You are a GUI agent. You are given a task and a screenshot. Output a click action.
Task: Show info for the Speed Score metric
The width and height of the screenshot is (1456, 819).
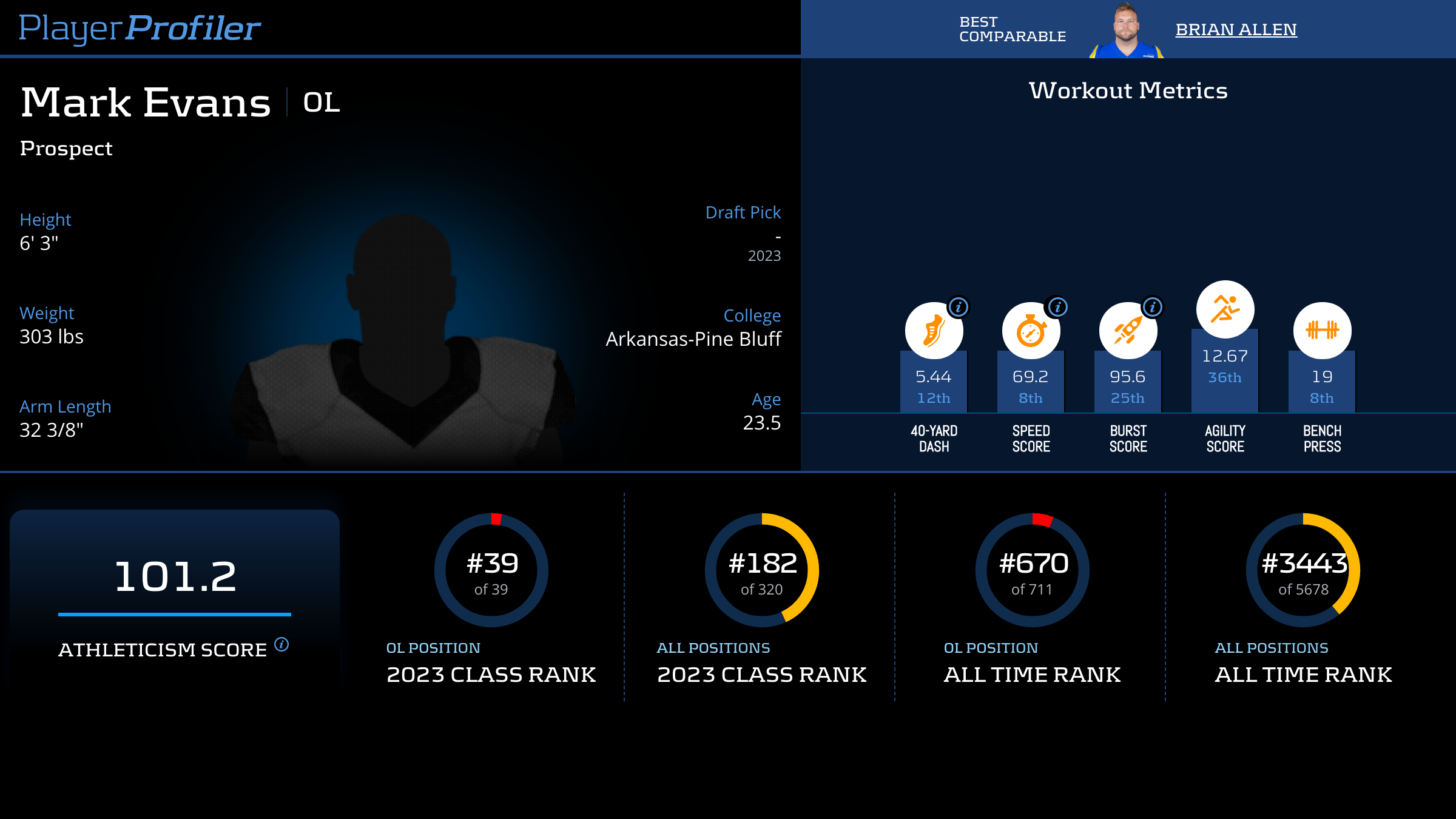click(1057, 307)
